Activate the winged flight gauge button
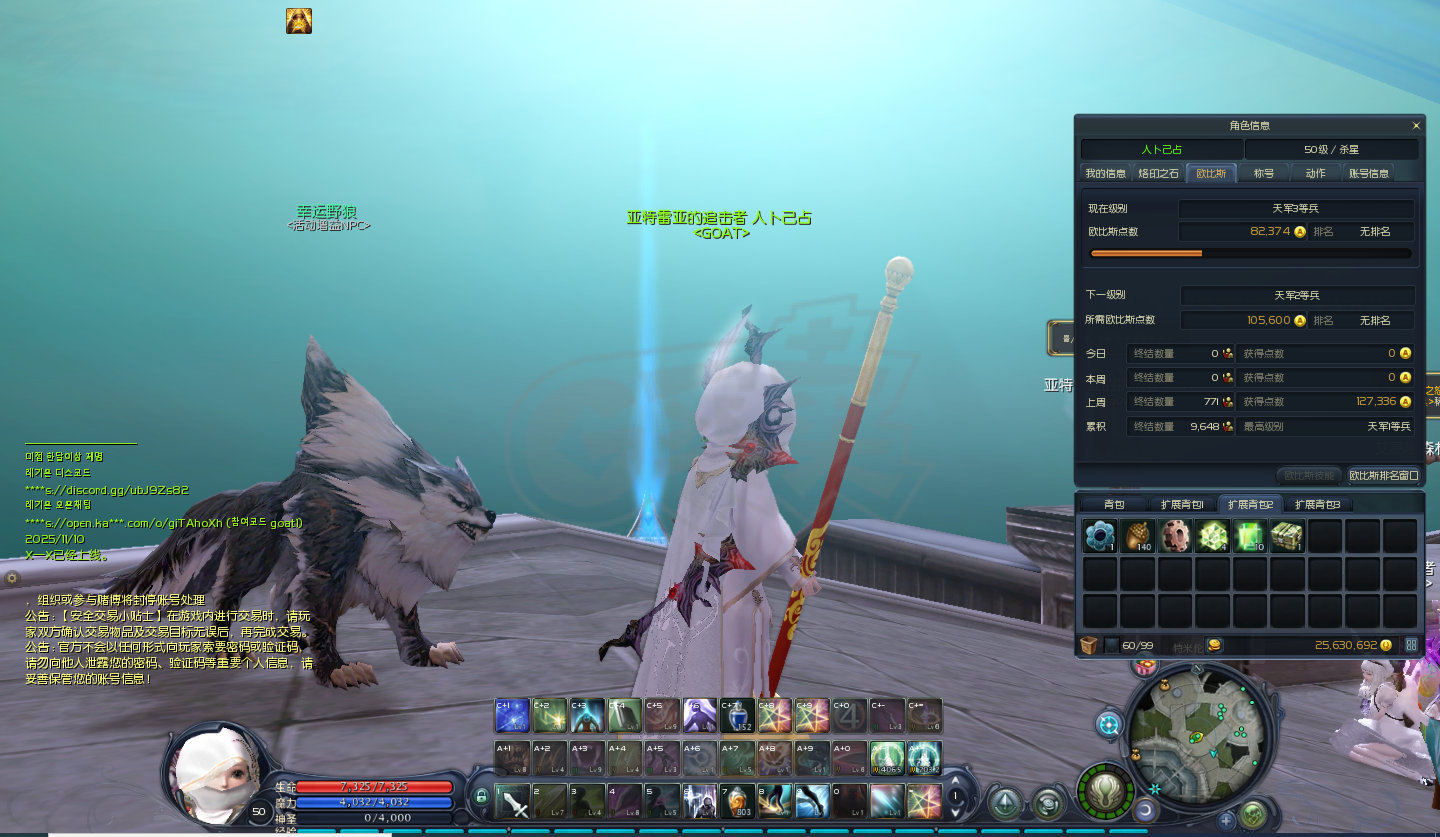Screen dimensions: 1440x837 click(1106, 791)
